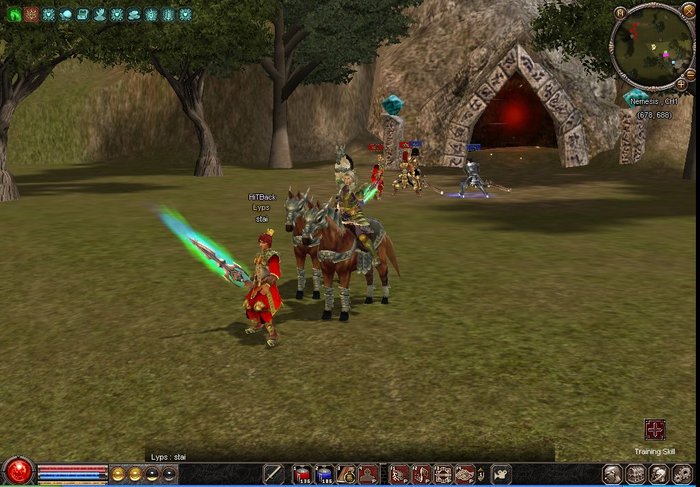Image resolution: width=700 pixels, height=487 pixels.
Task: Zoom in the minimap with the plus button
Action: [681, 84]
